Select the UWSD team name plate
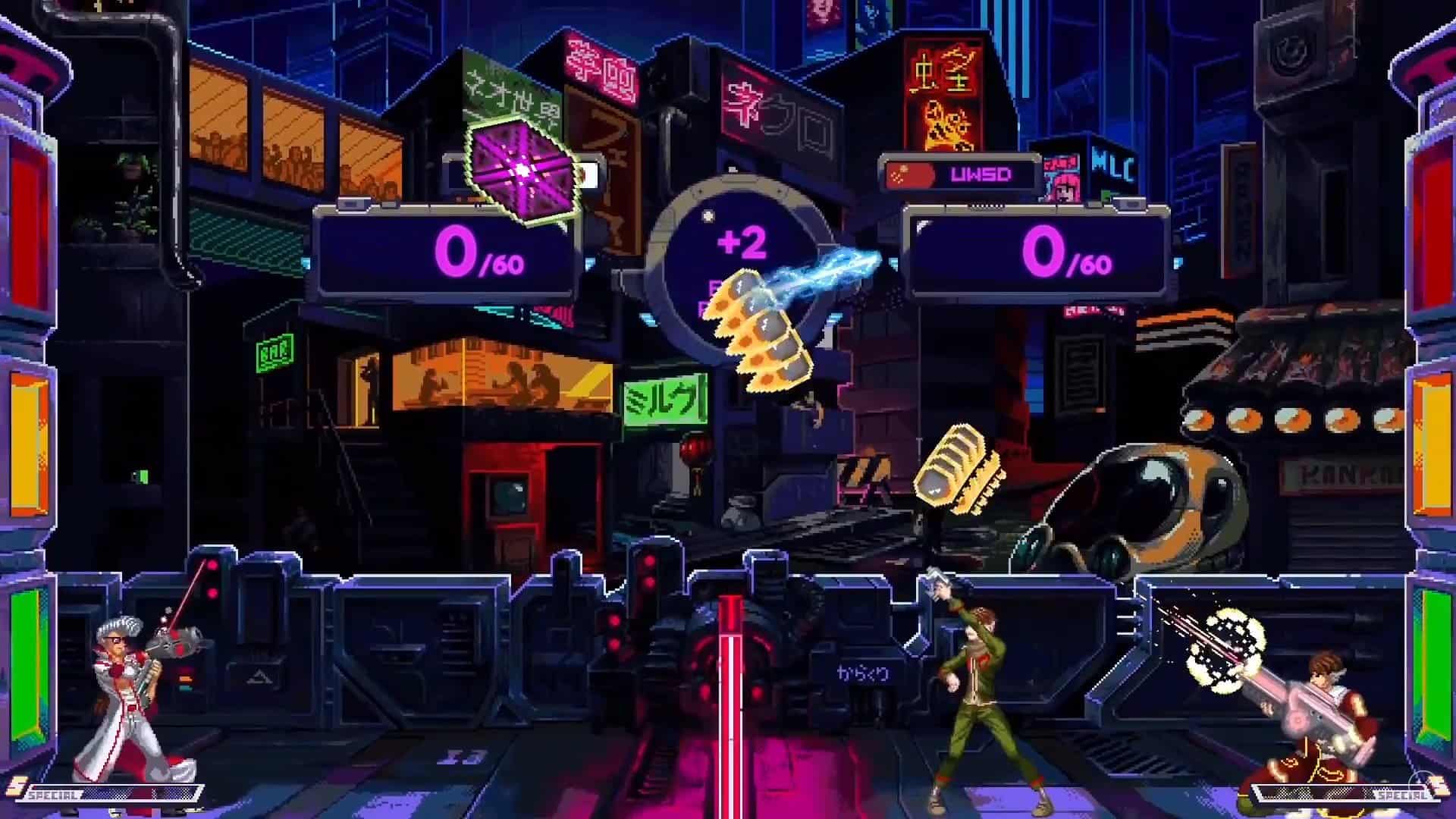The width and height of the screenshot is (1456, 819). coord(980,174)
